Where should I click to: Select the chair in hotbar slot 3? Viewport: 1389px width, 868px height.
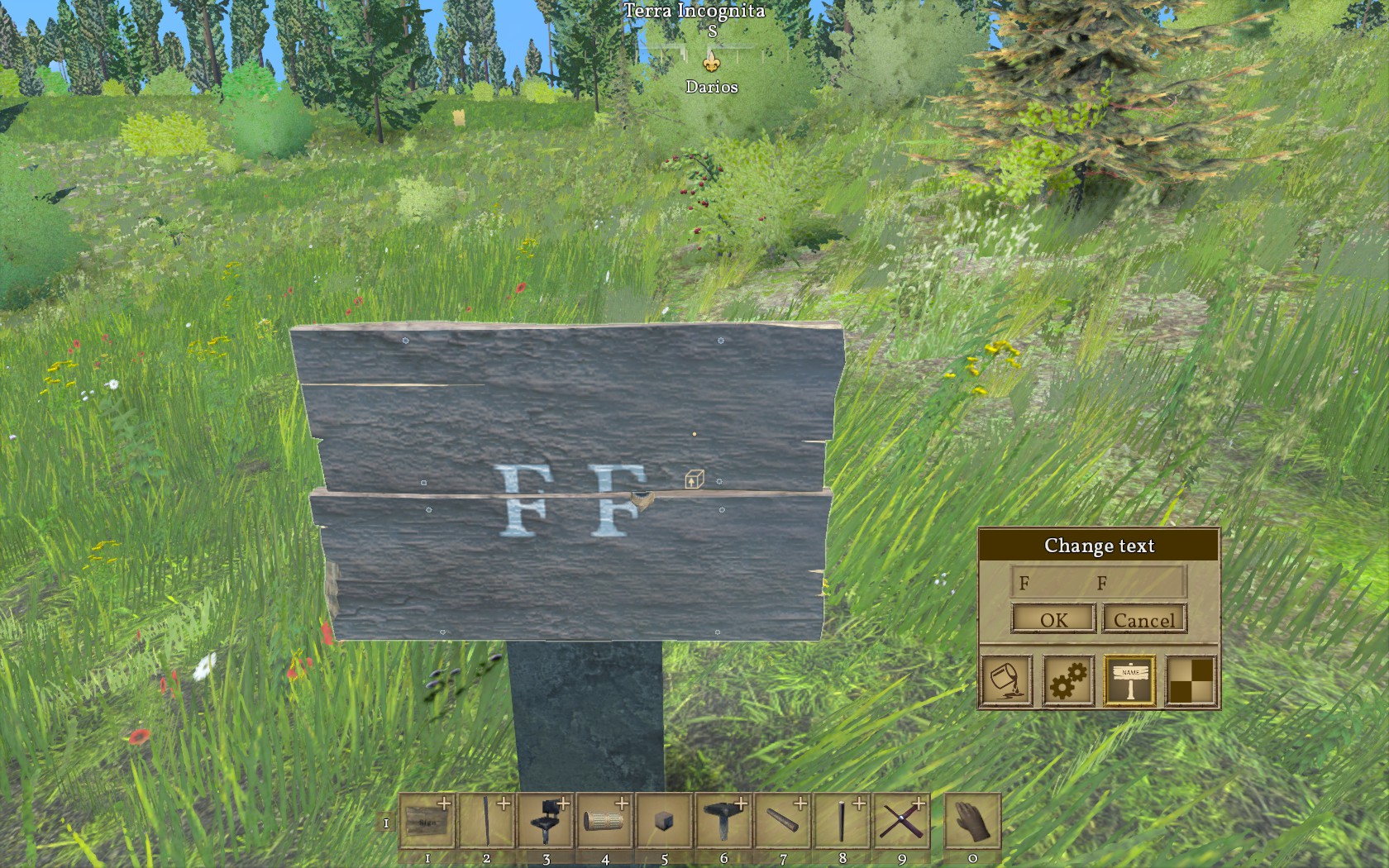click(x=546, y=821)
